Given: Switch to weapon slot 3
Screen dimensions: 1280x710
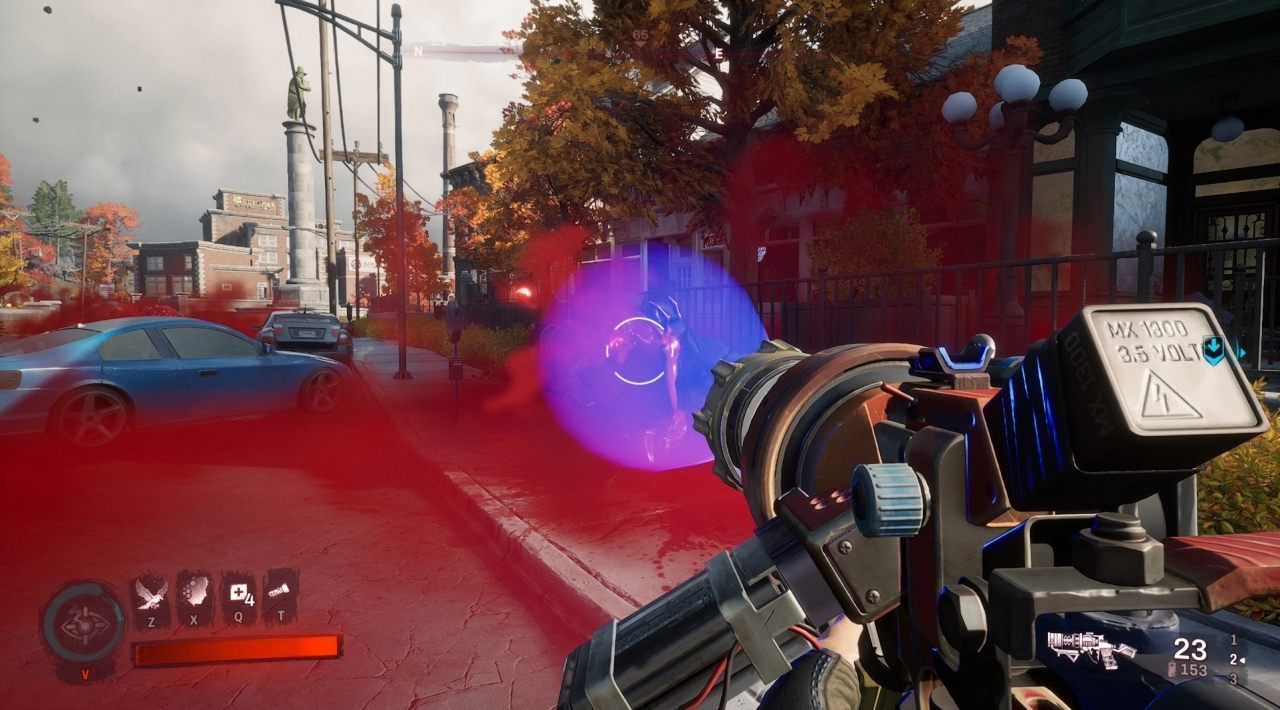Looking at the screenshot, I should 1234,679.
